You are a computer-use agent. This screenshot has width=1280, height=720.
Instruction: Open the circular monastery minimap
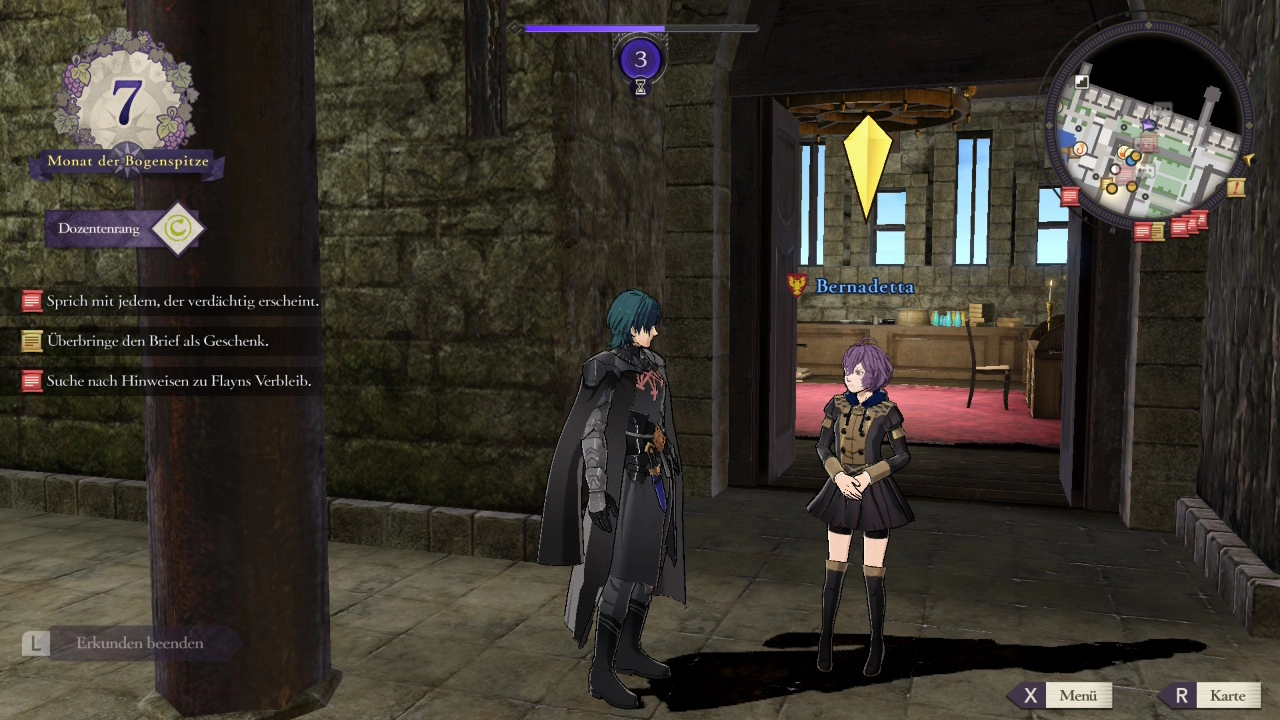click(x=1150, y=123)
